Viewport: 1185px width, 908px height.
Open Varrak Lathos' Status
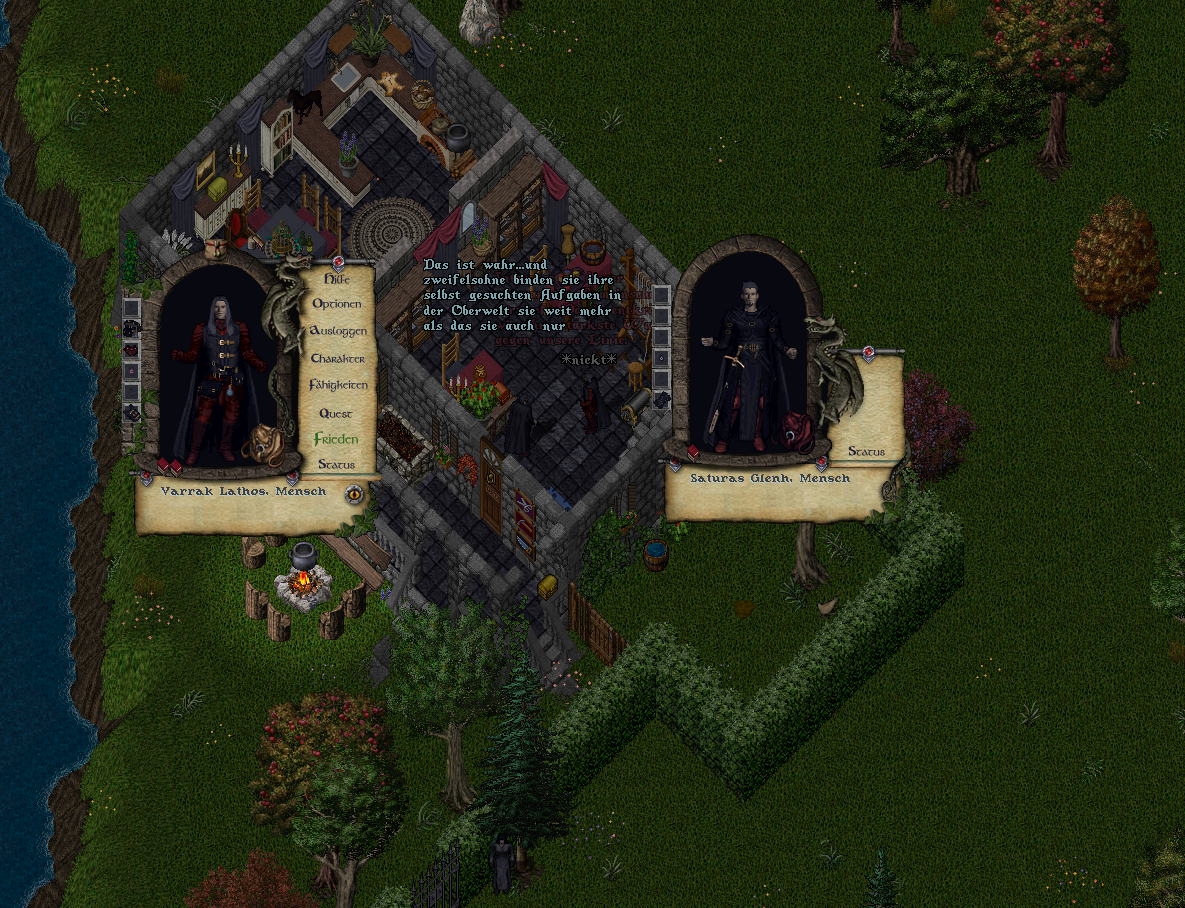336,465
